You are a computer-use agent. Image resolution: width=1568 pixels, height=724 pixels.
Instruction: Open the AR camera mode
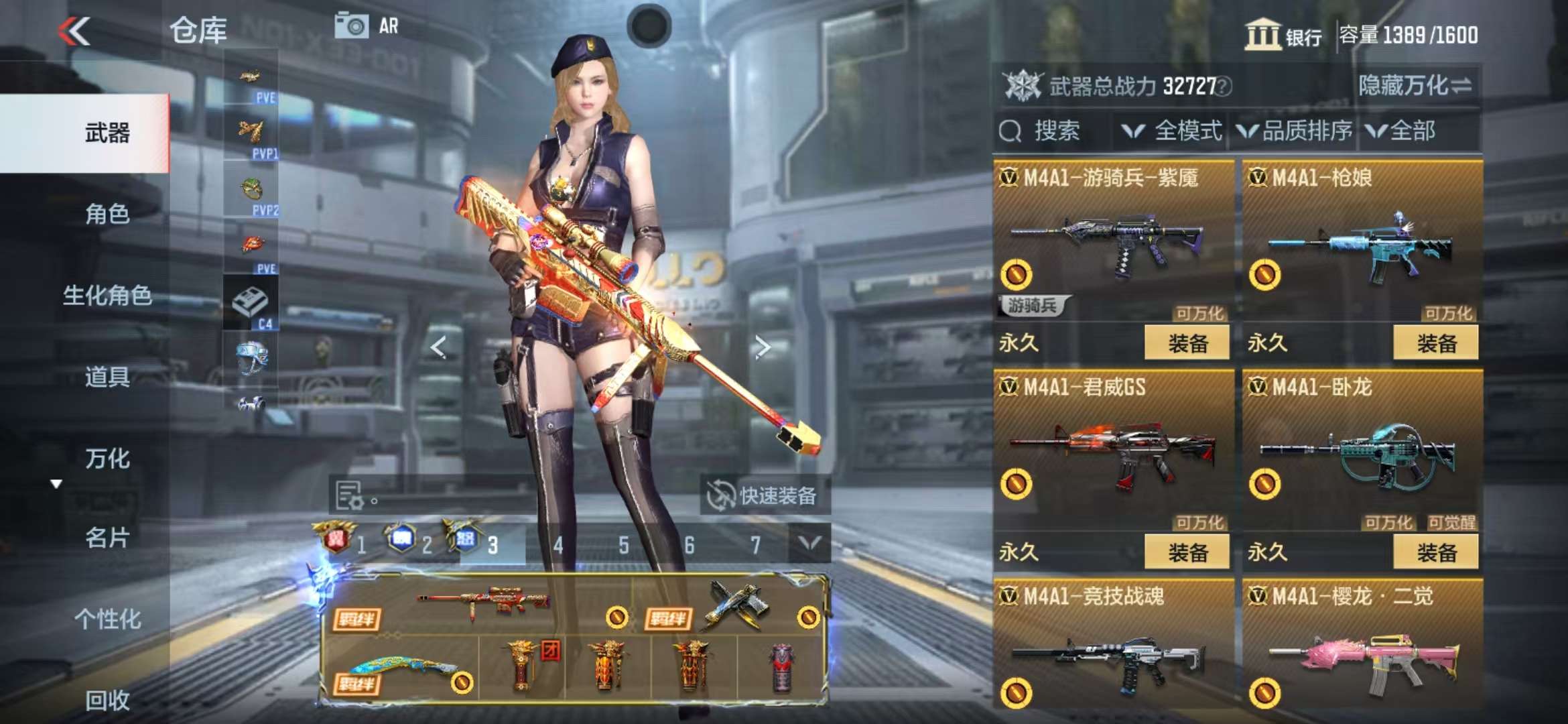(367, 26)
